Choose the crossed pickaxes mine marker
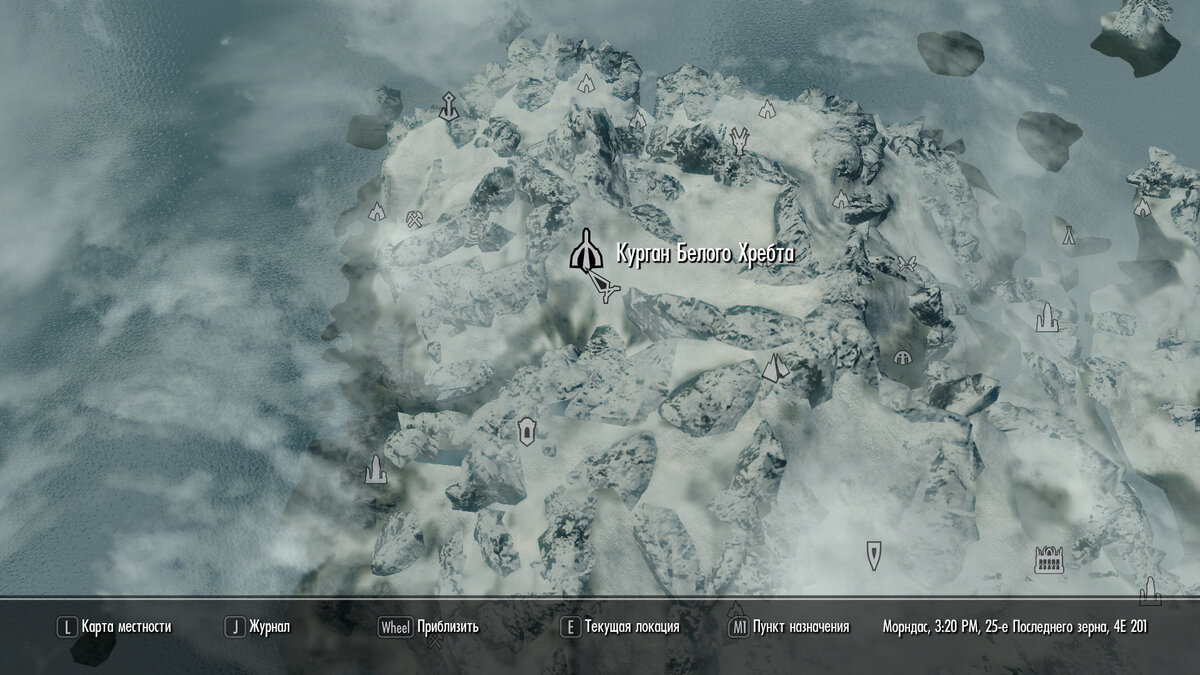The height and width of the screenshot is (675, 1200). [416, 216]
